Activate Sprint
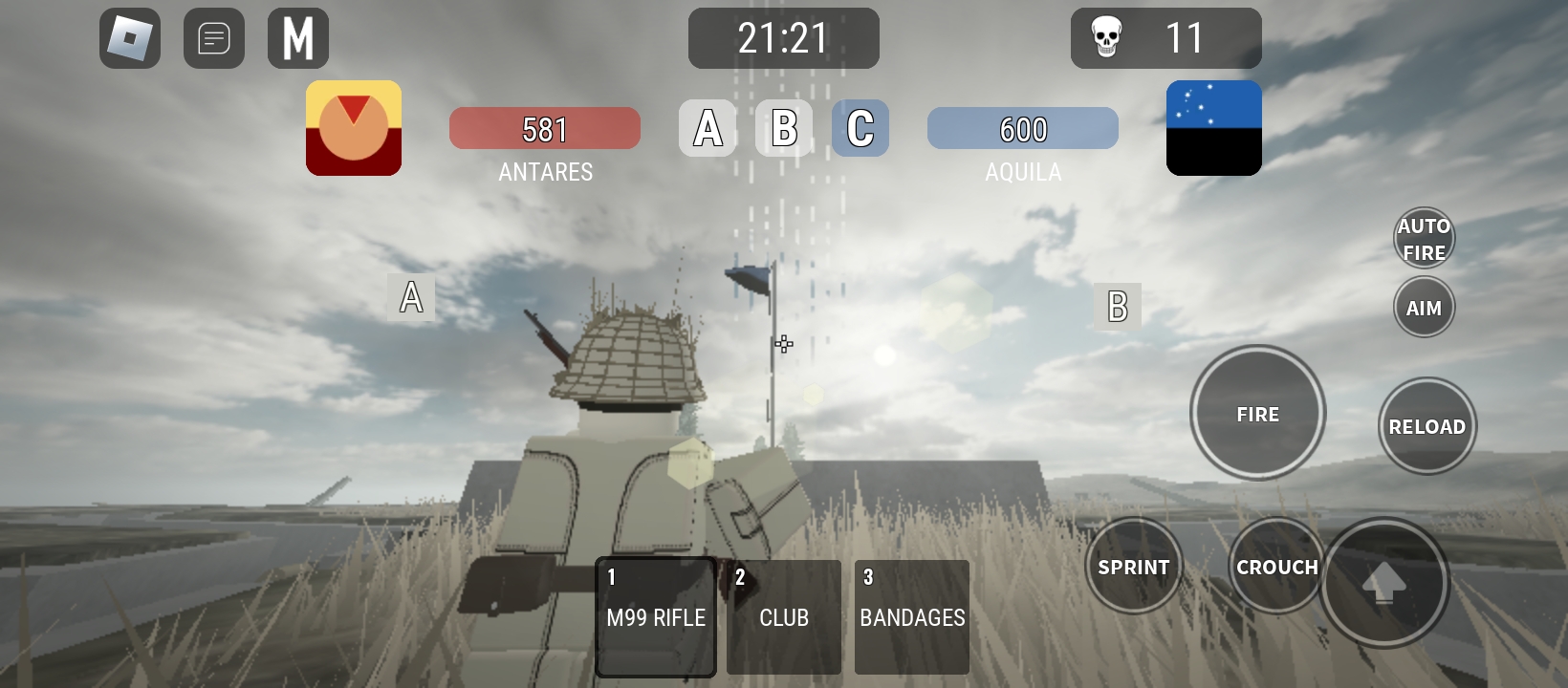This screenshot has height=688, width=1568. click(x=1134, y=567)
